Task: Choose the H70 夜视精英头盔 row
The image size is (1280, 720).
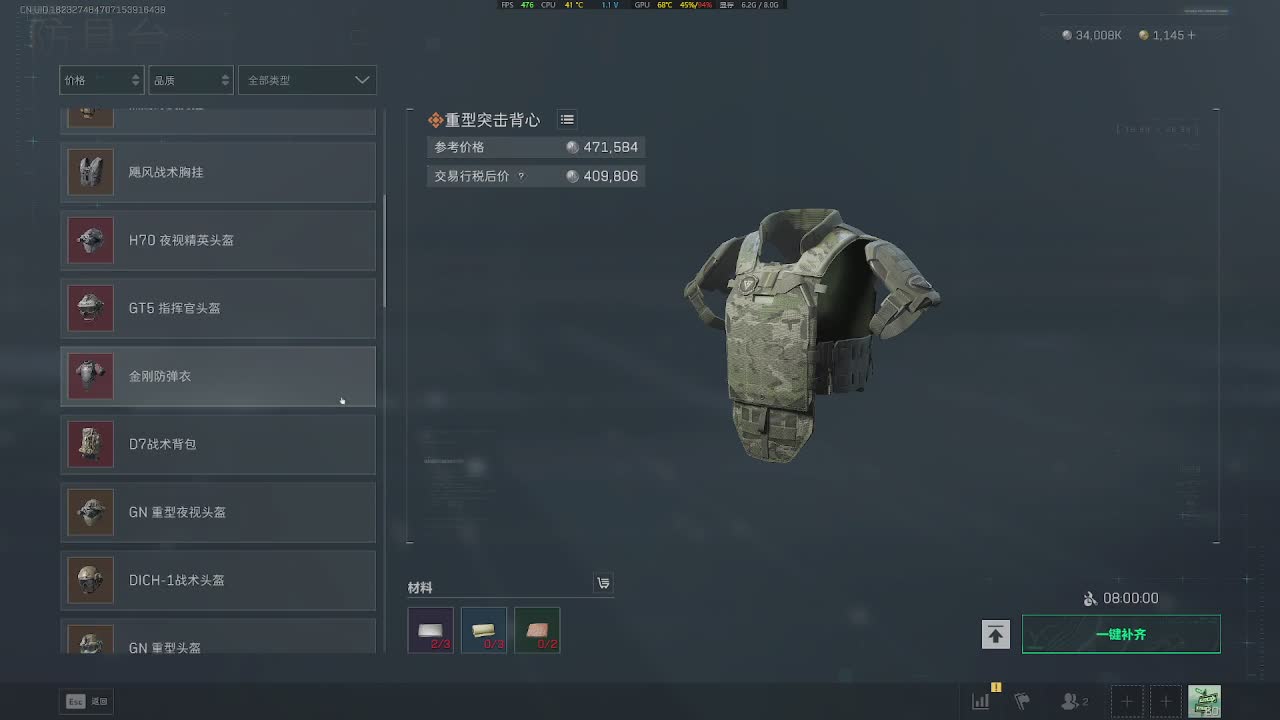Action: 218,240
